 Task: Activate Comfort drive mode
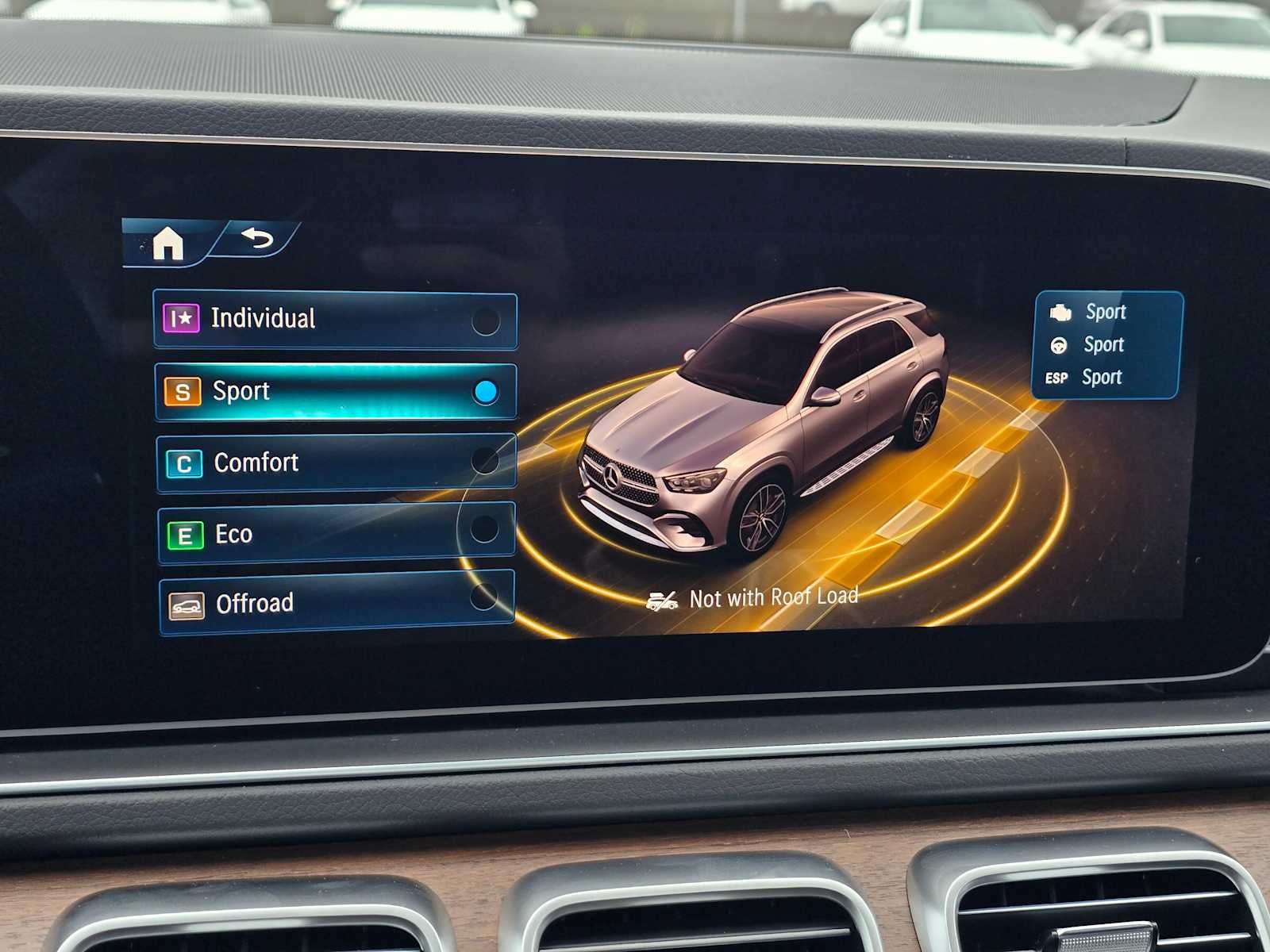pyautogui.click(x=333, y=463)
